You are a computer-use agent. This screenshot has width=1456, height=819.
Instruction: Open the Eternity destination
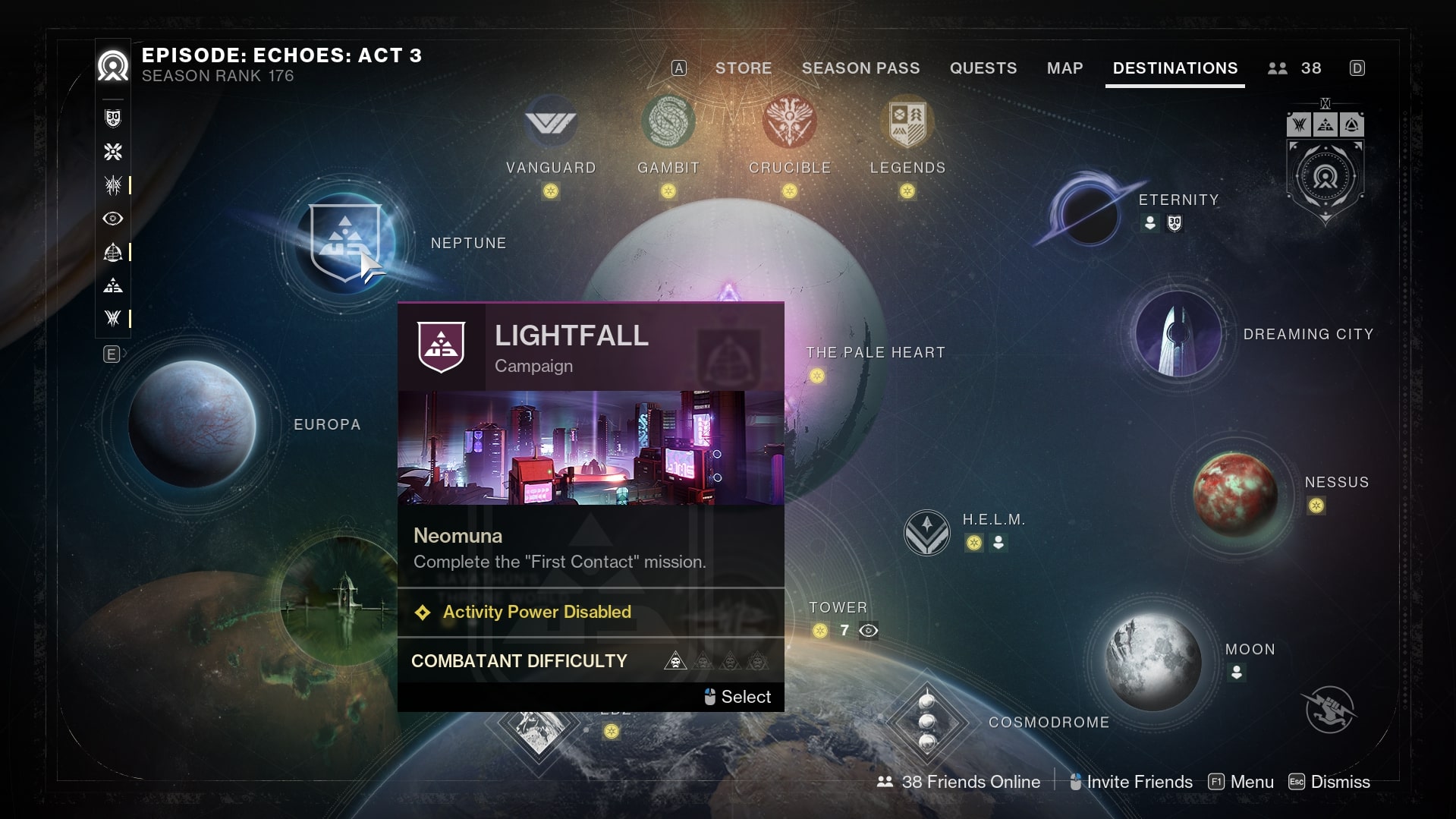(x=1090, y=216)
